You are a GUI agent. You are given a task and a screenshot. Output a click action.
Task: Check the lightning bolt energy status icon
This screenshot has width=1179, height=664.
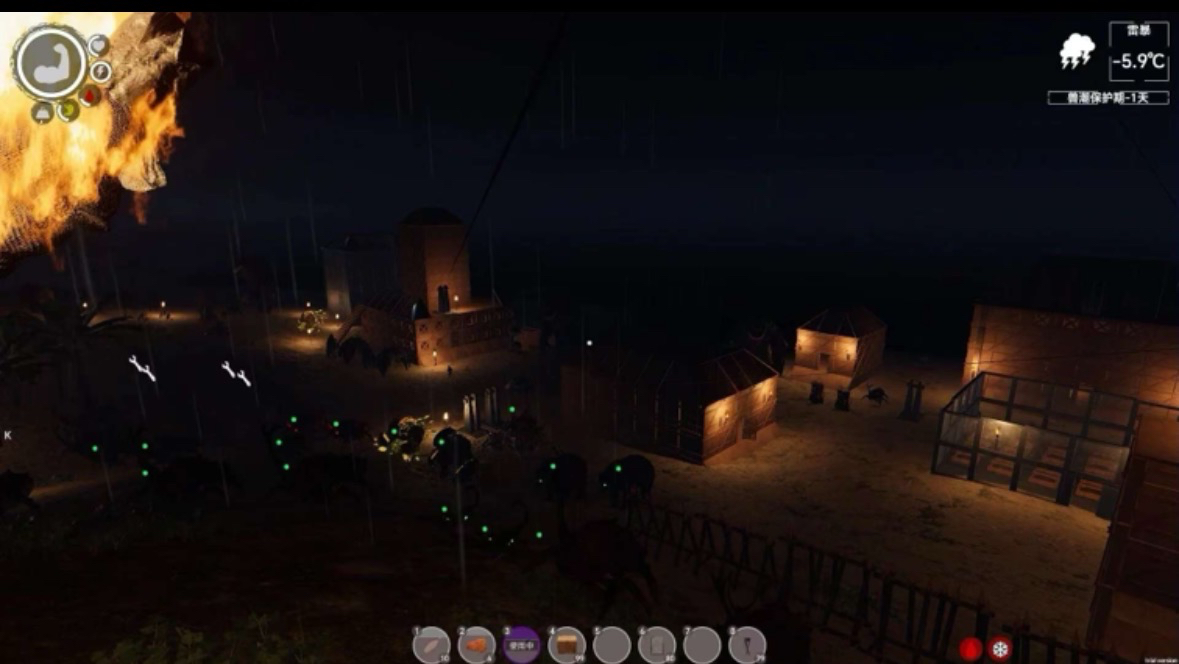coord(100,71)
